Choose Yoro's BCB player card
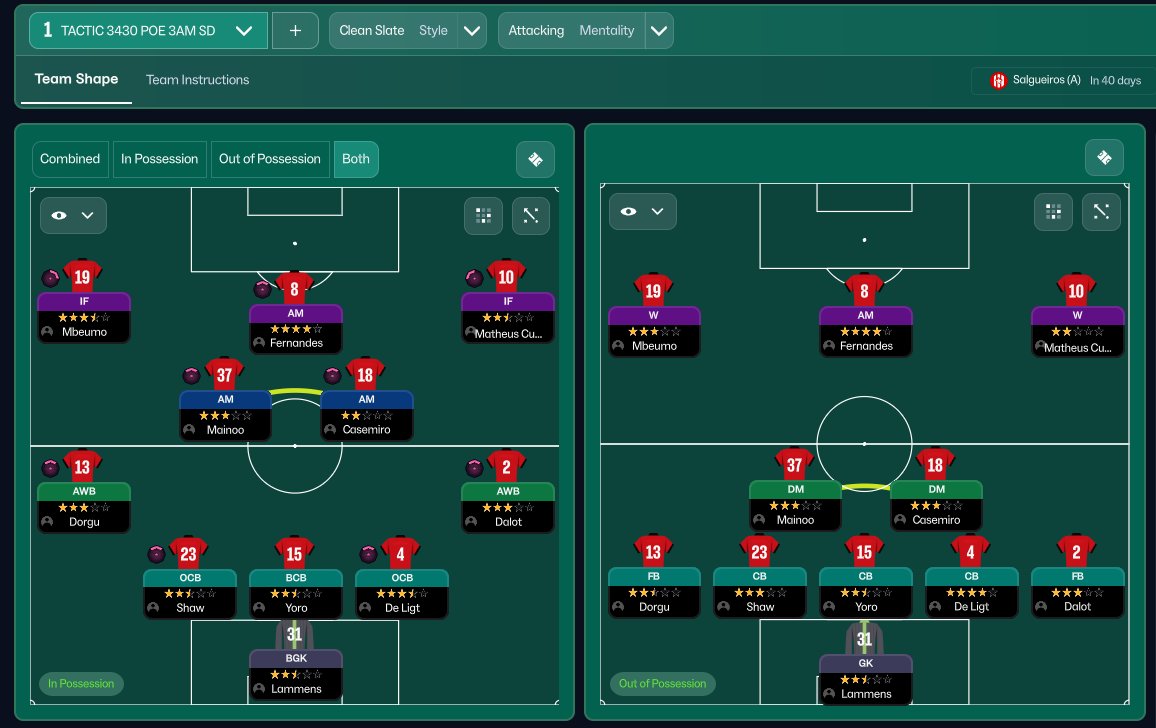 pyautogui.click(x=295, y=593)
